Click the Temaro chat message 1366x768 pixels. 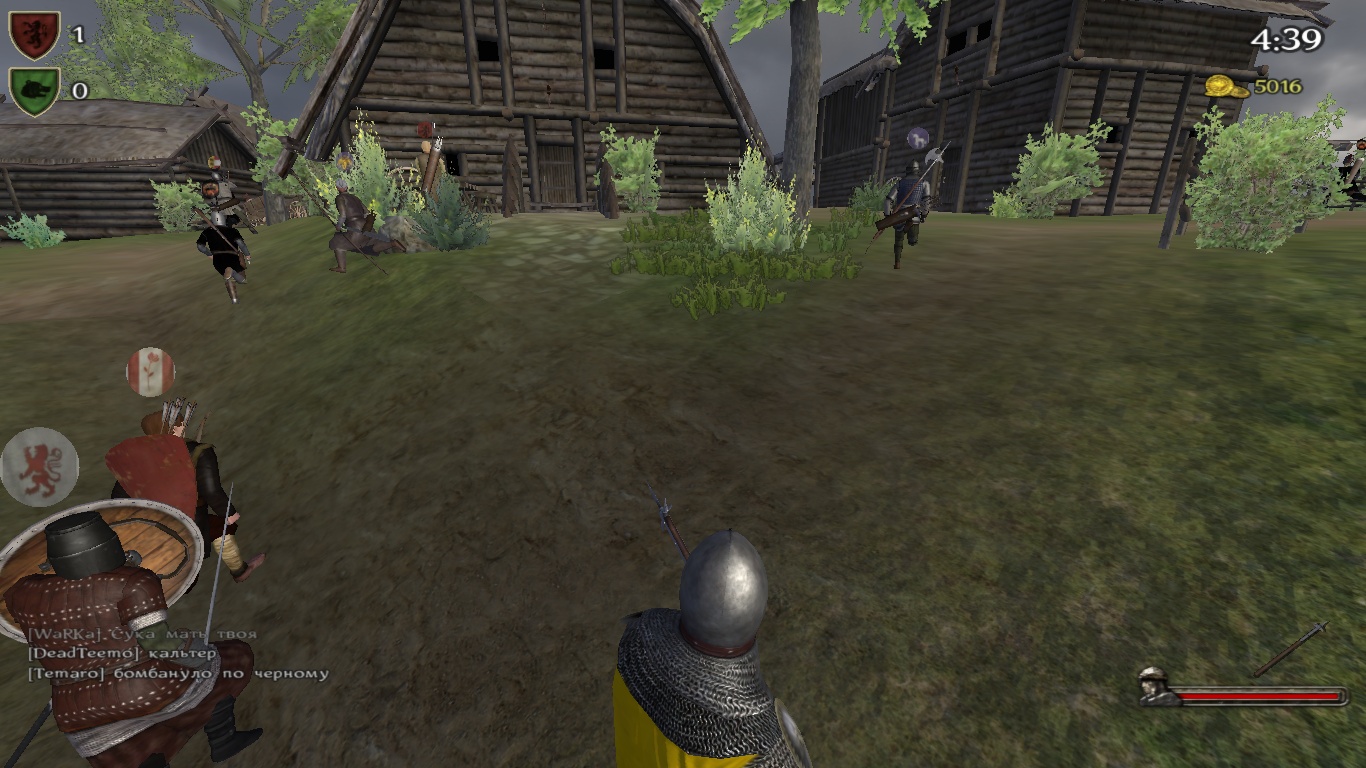click(178, 673)
